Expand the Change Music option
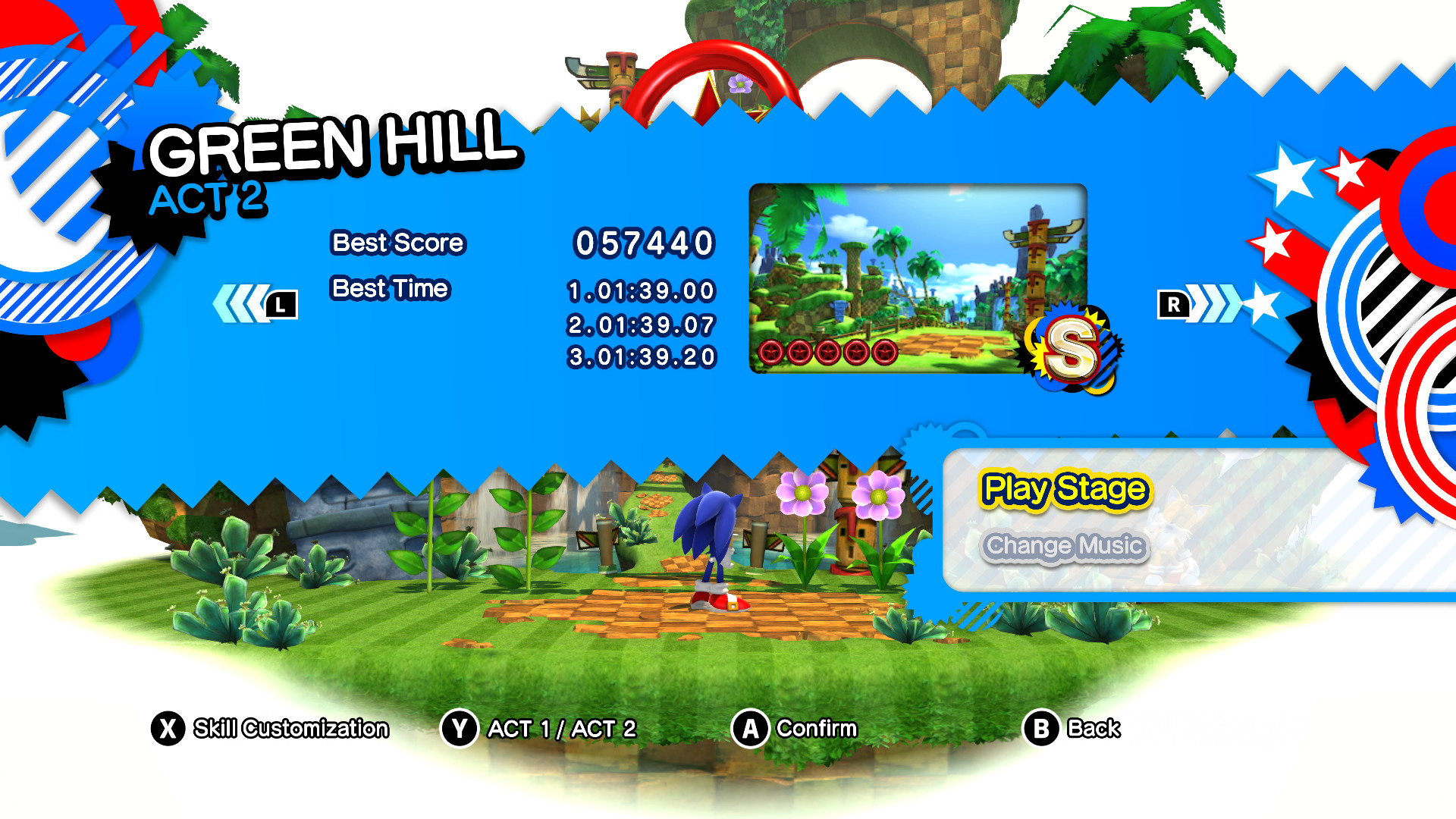 coord(1066,545)
